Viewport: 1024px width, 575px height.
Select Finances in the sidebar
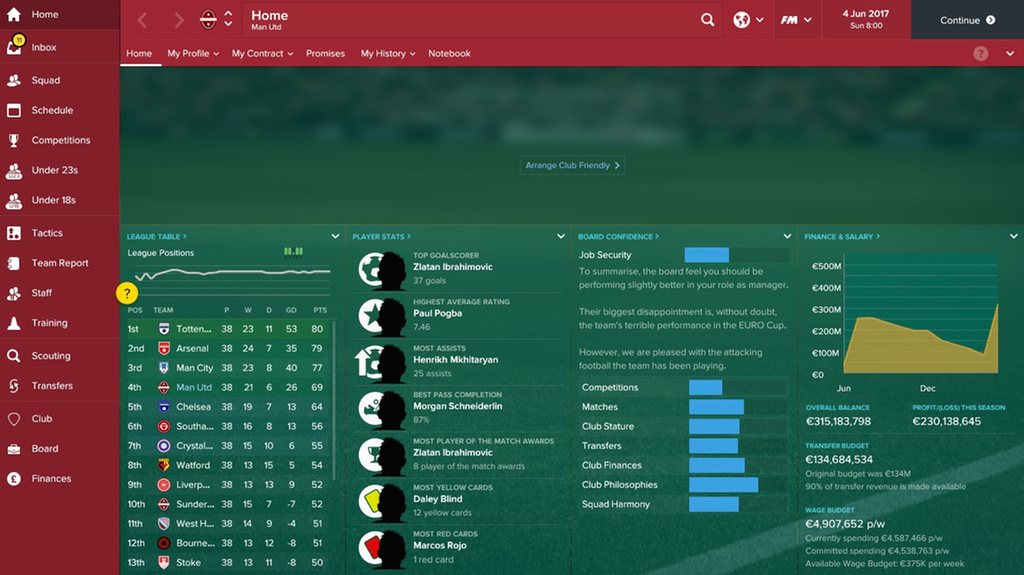(x=51, y=479)
